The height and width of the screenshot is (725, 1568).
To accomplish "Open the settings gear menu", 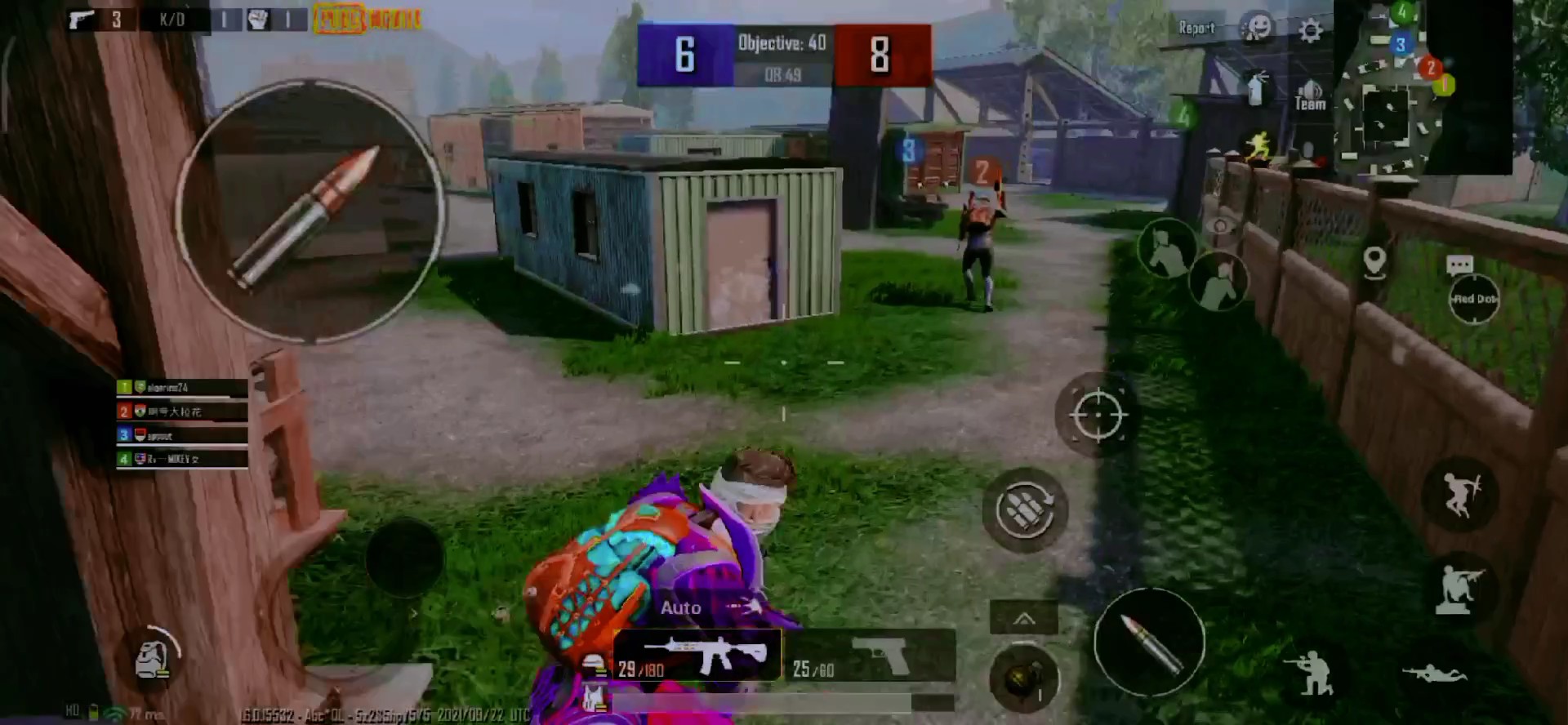I will pos(1311,31).
